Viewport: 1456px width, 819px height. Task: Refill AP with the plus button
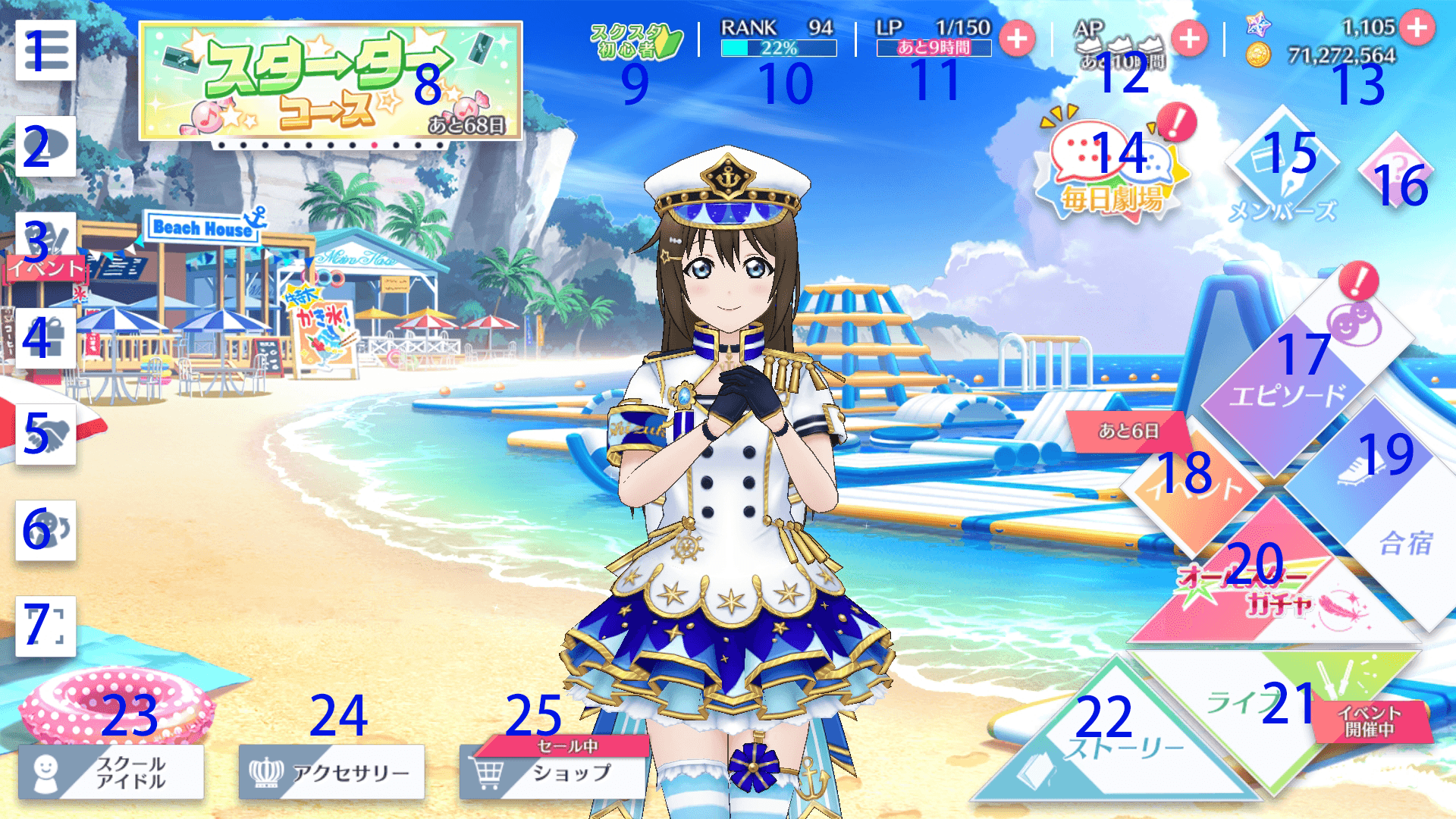[1189, 39]
